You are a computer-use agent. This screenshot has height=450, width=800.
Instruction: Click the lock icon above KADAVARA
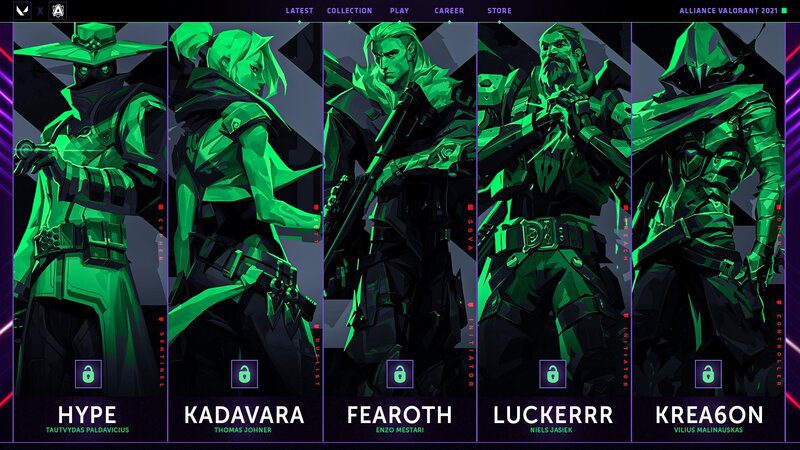[244, 374]
